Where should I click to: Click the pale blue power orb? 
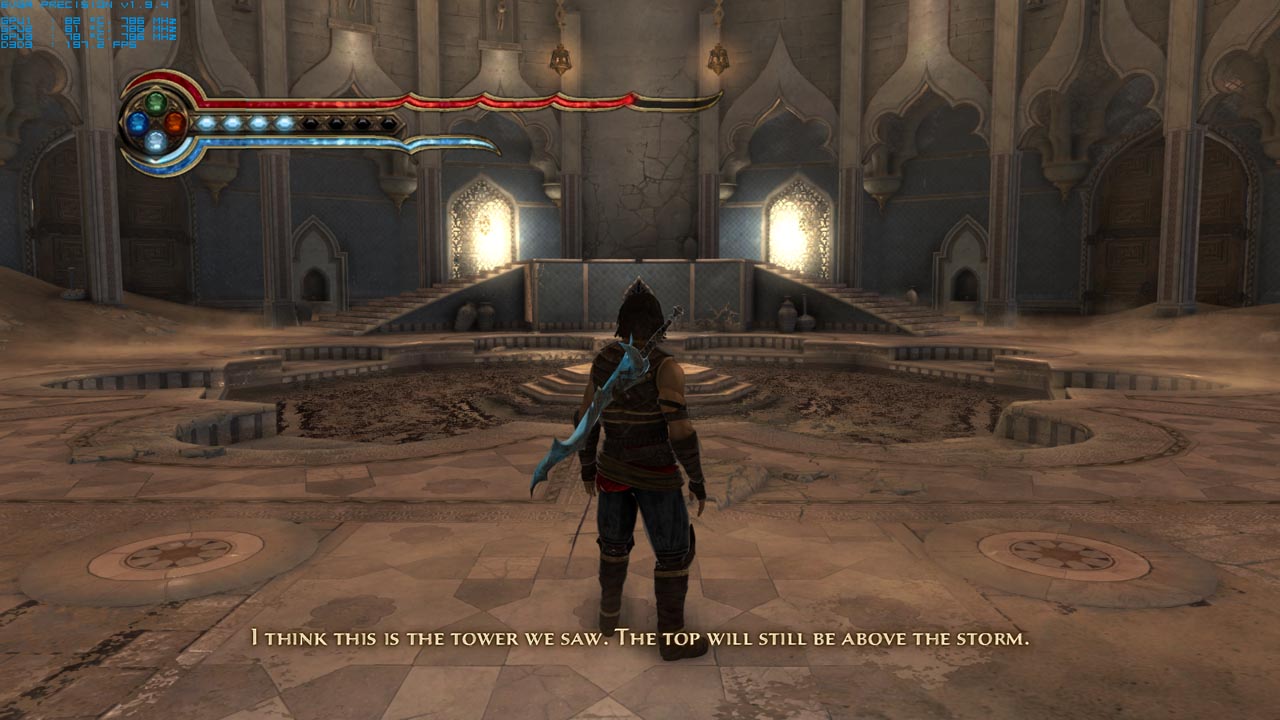click(x=156, y=142)
